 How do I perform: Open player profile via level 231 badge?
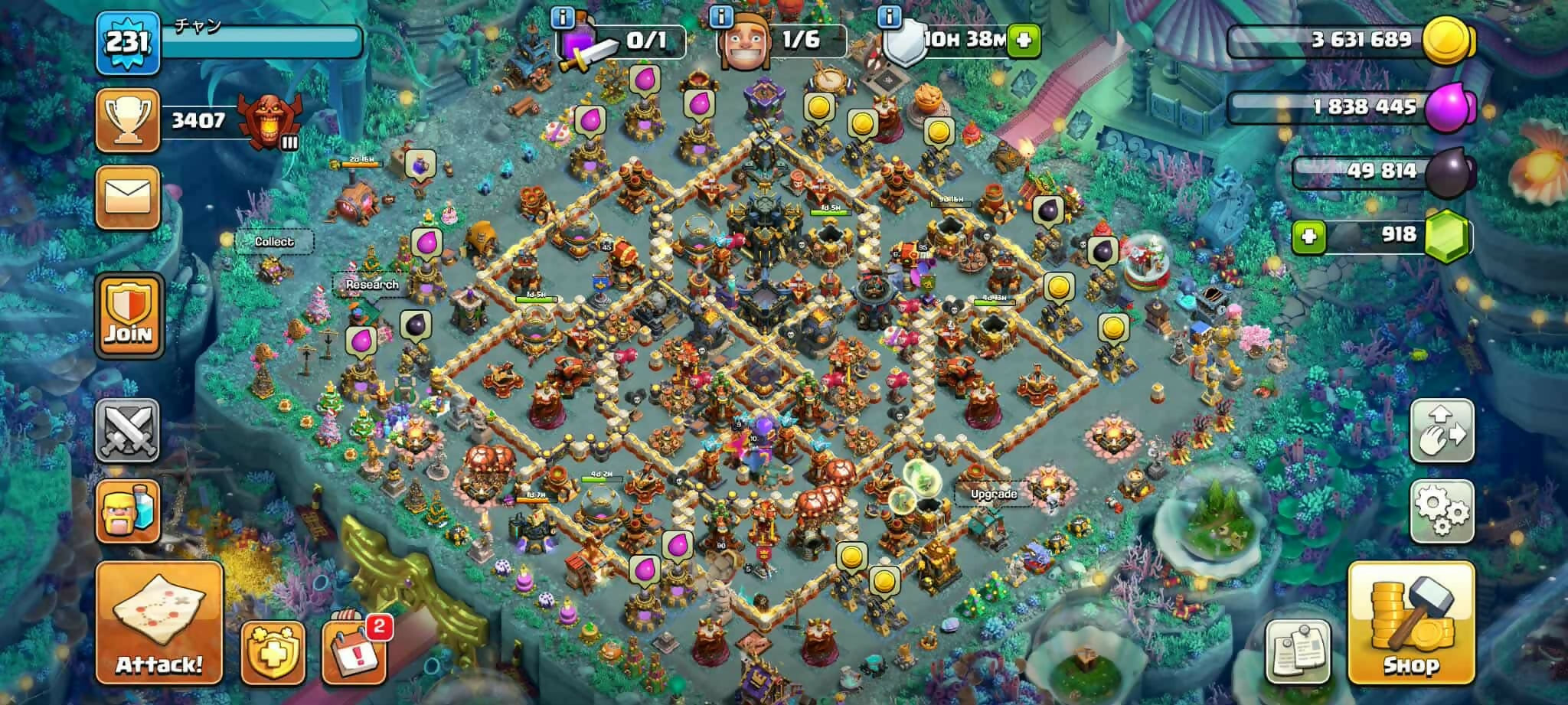tap(128, 42)
